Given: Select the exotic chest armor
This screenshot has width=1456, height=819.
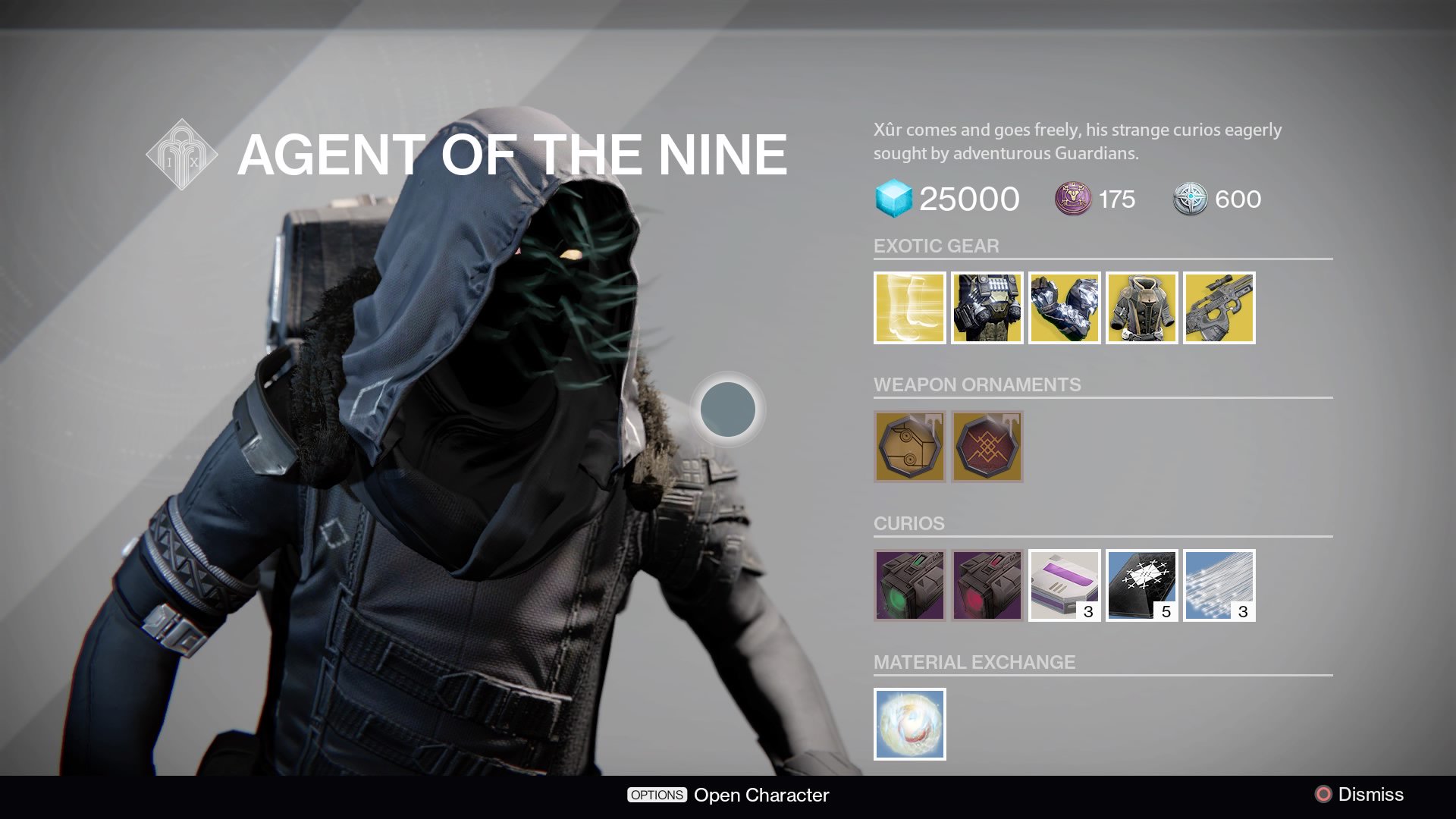Looking at the screenshot, I should click(1140, 308).
